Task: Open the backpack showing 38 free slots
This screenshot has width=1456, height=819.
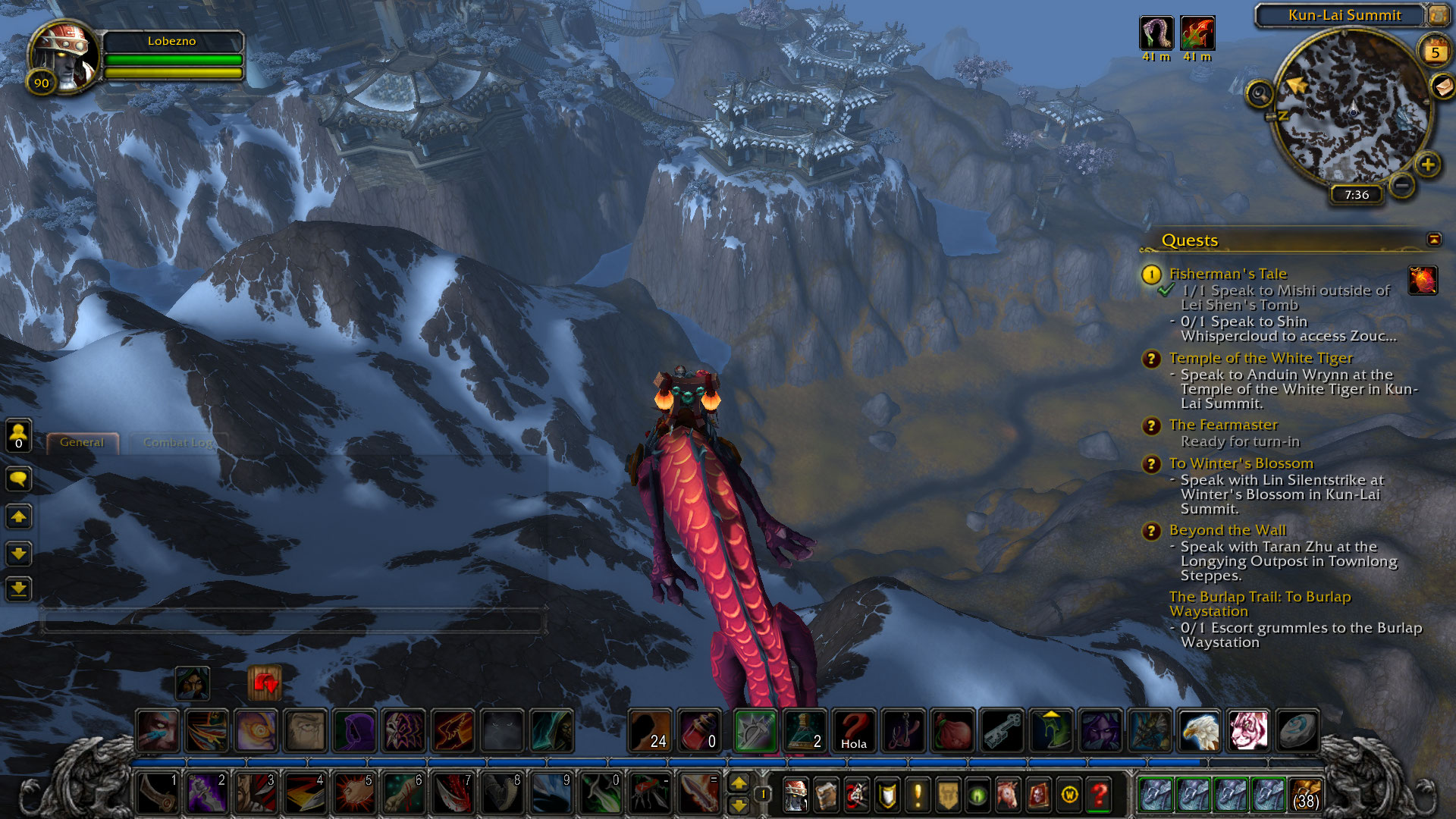Action: [1305, 795]
